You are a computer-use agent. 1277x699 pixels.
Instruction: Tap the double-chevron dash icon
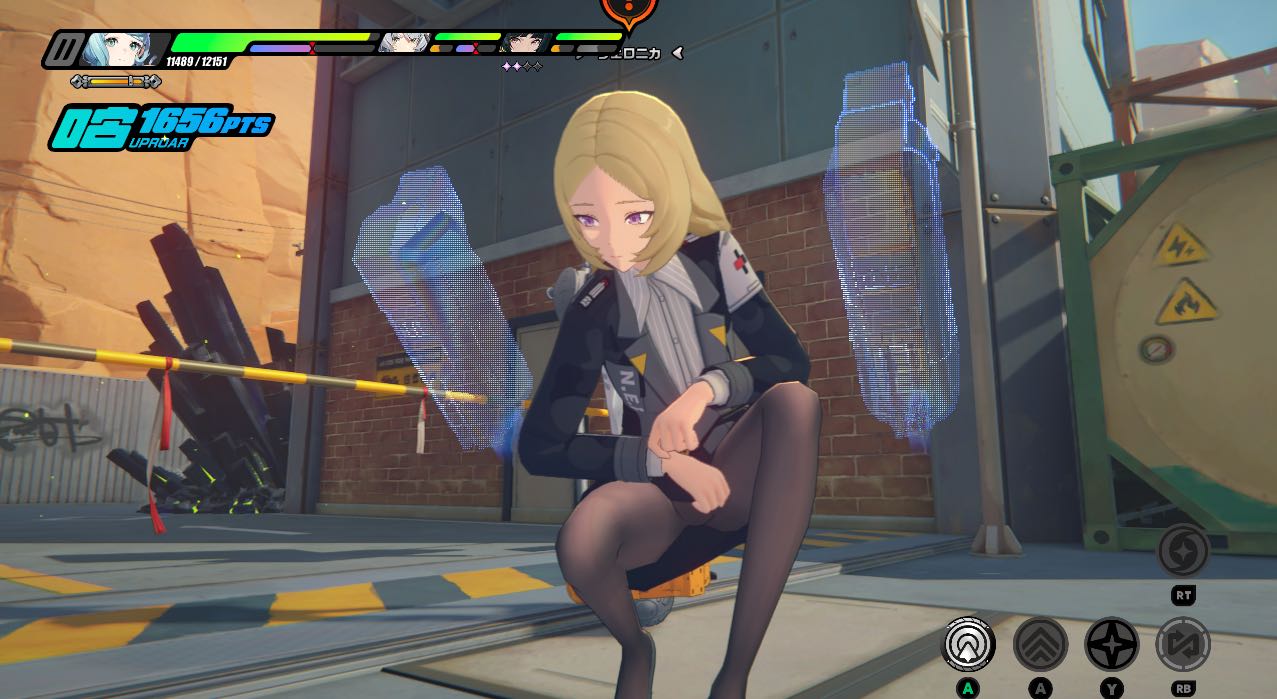[1040, 645]
